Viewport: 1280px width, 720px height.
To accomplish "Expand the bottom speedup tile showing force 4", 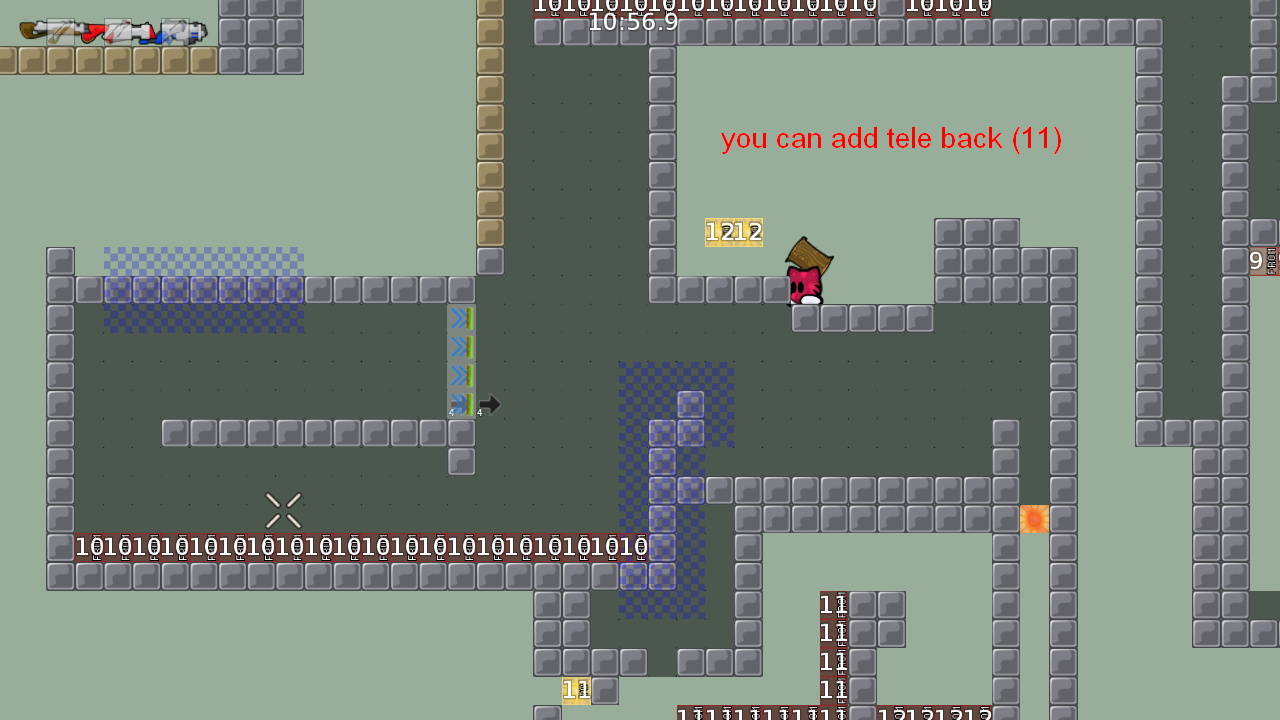I will tap(461, 404).
